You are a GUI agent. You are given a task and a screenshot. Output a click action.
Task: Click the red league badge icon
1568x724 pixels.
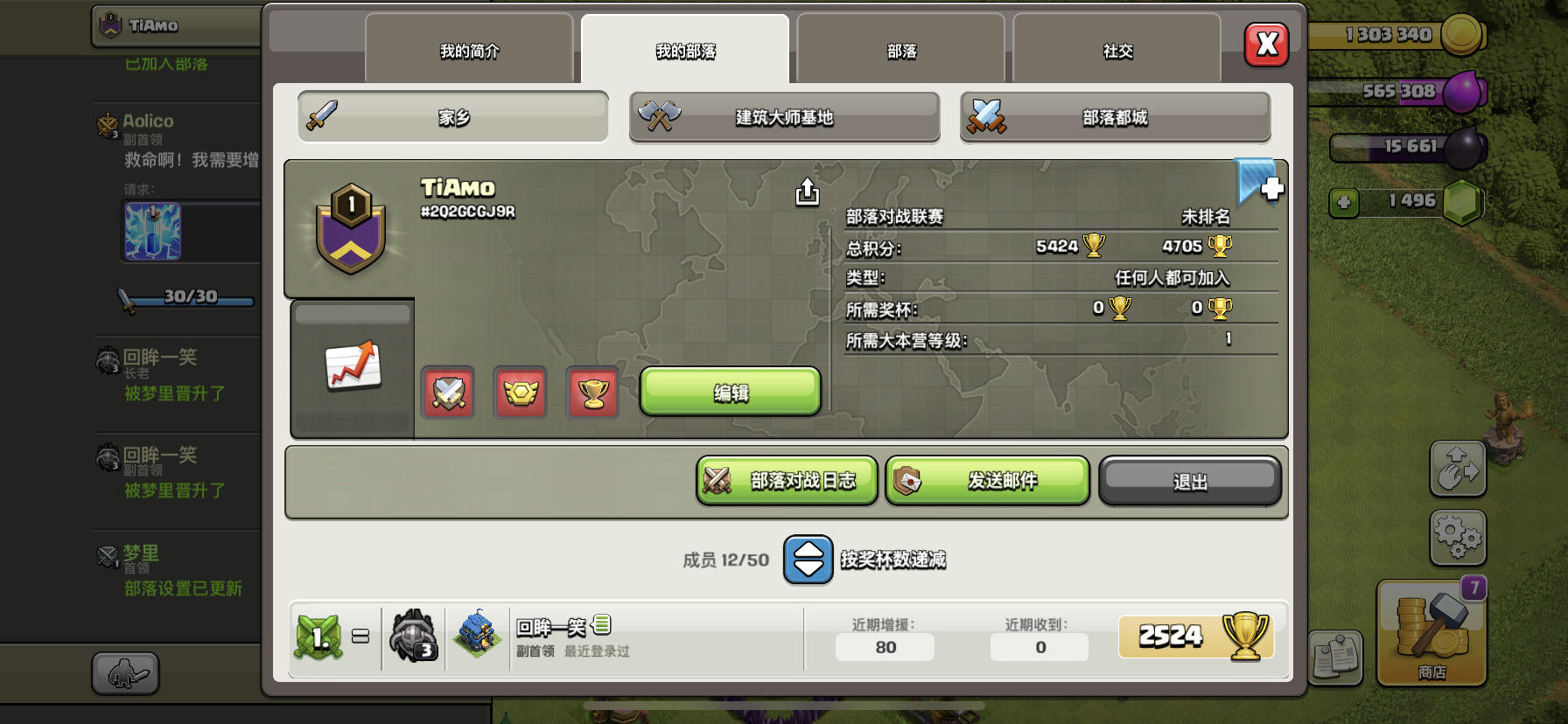(520, 393)
